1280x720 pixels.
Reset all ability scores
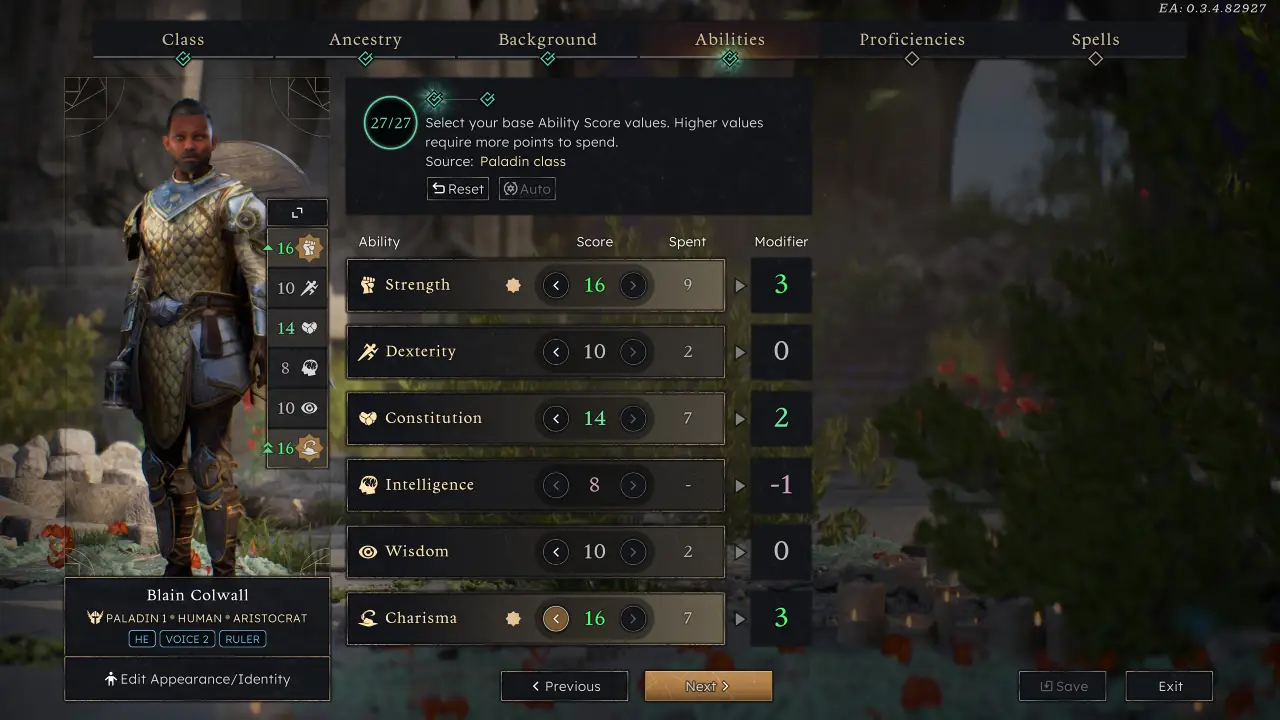(457, 188)
